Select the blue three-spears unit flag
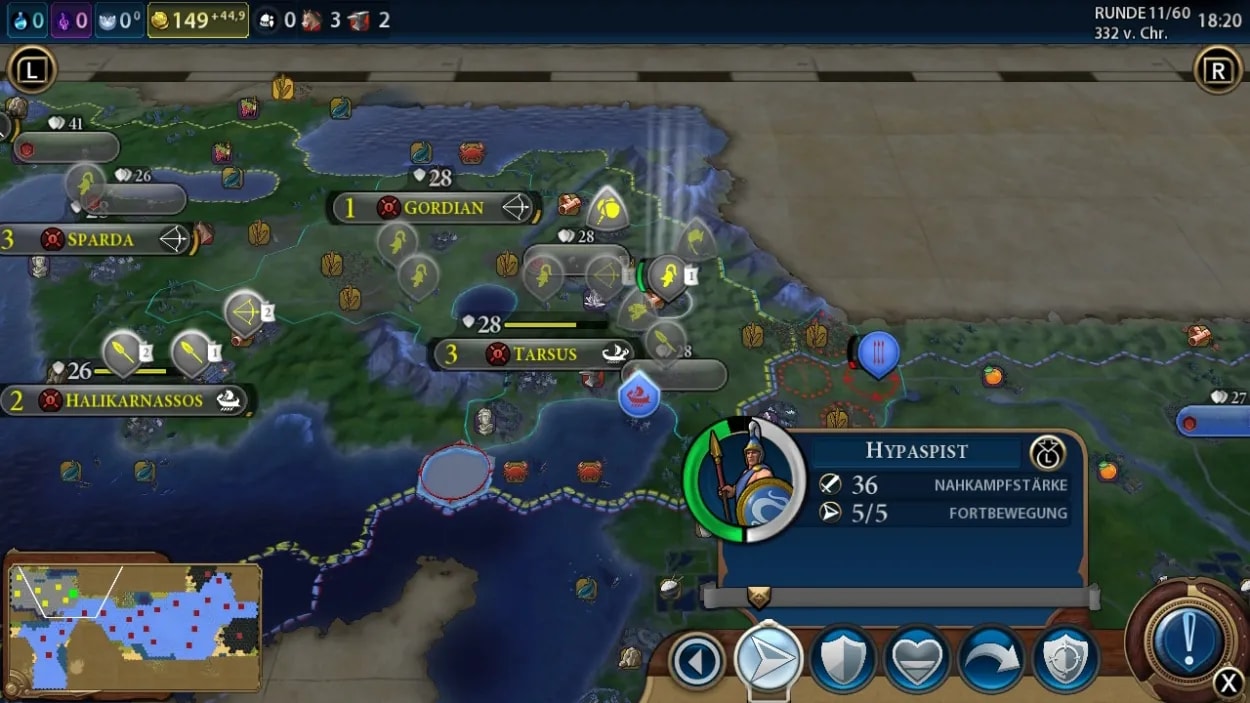This screenshot has height=703, width=1250. 878,353
